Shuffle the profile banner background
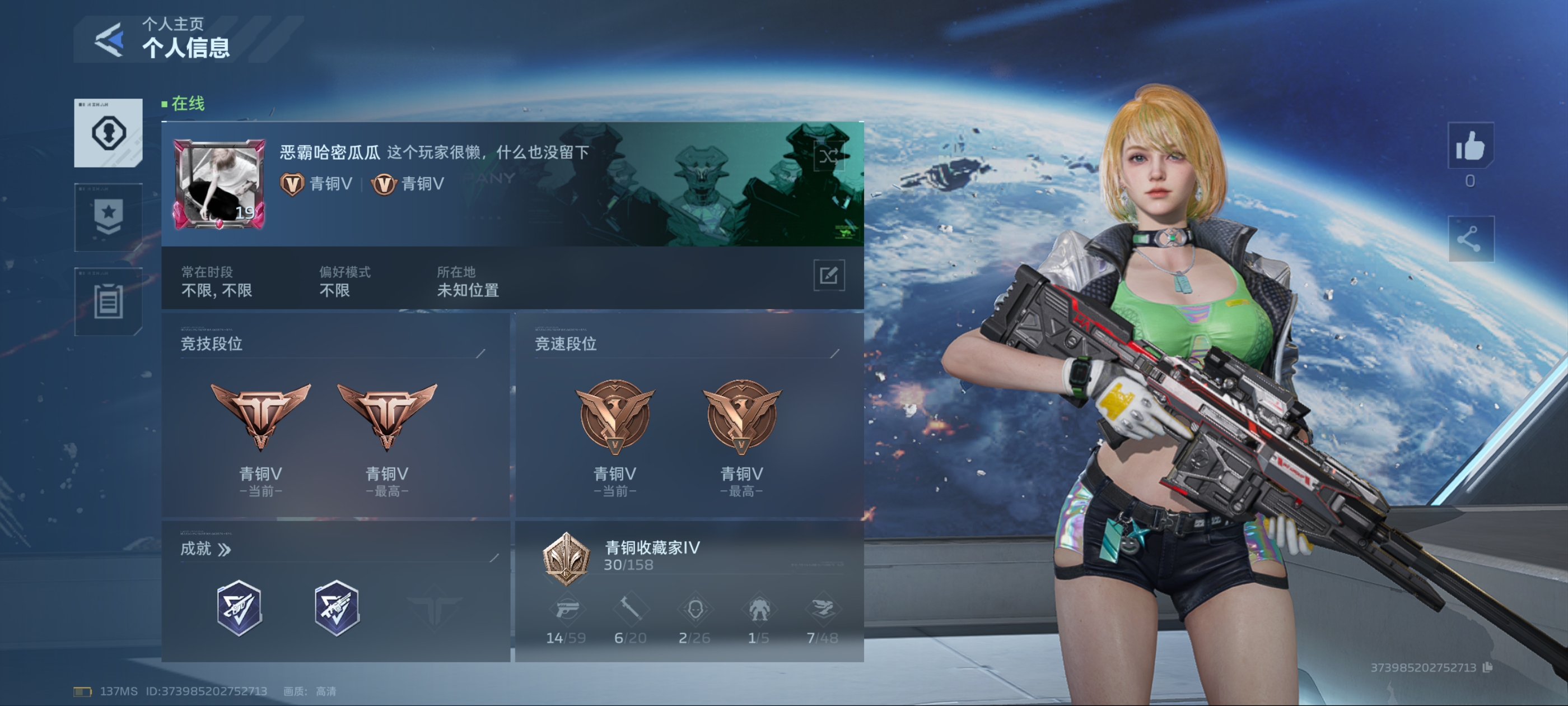The image size is (1568, 706). 828,156
